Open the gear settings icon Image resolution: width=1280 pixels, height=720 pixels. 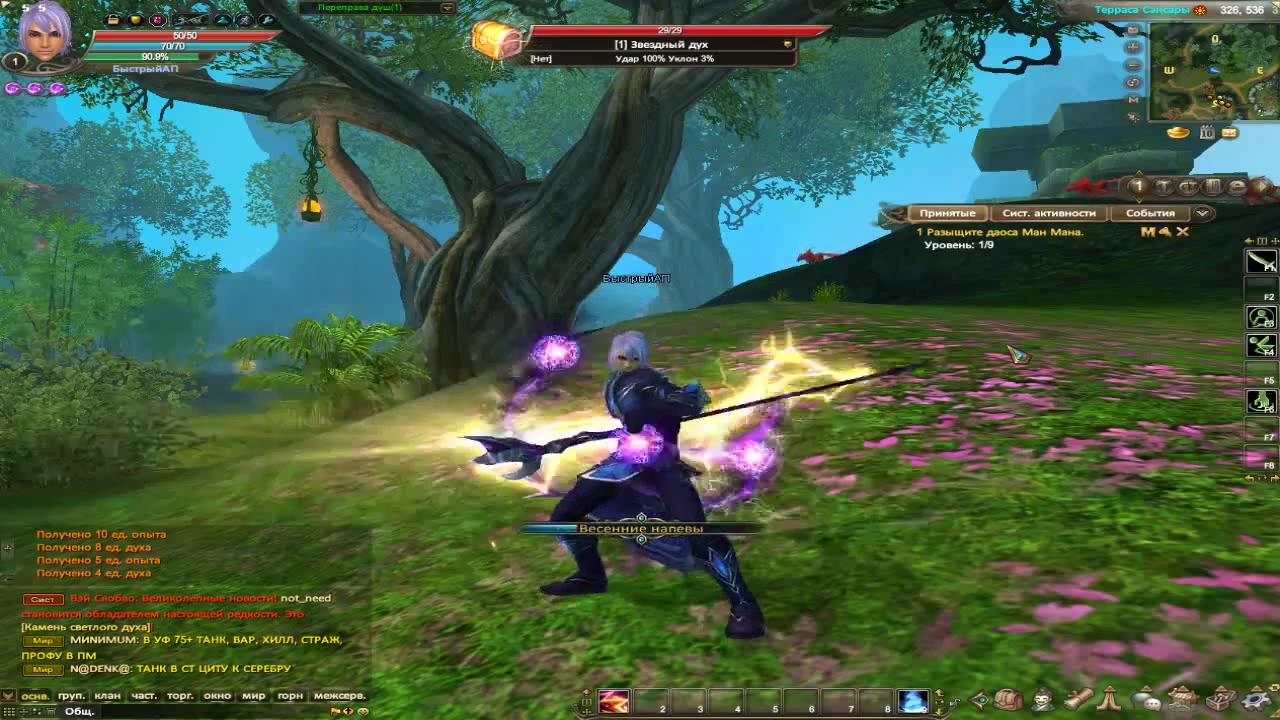tap(1254, 699)
